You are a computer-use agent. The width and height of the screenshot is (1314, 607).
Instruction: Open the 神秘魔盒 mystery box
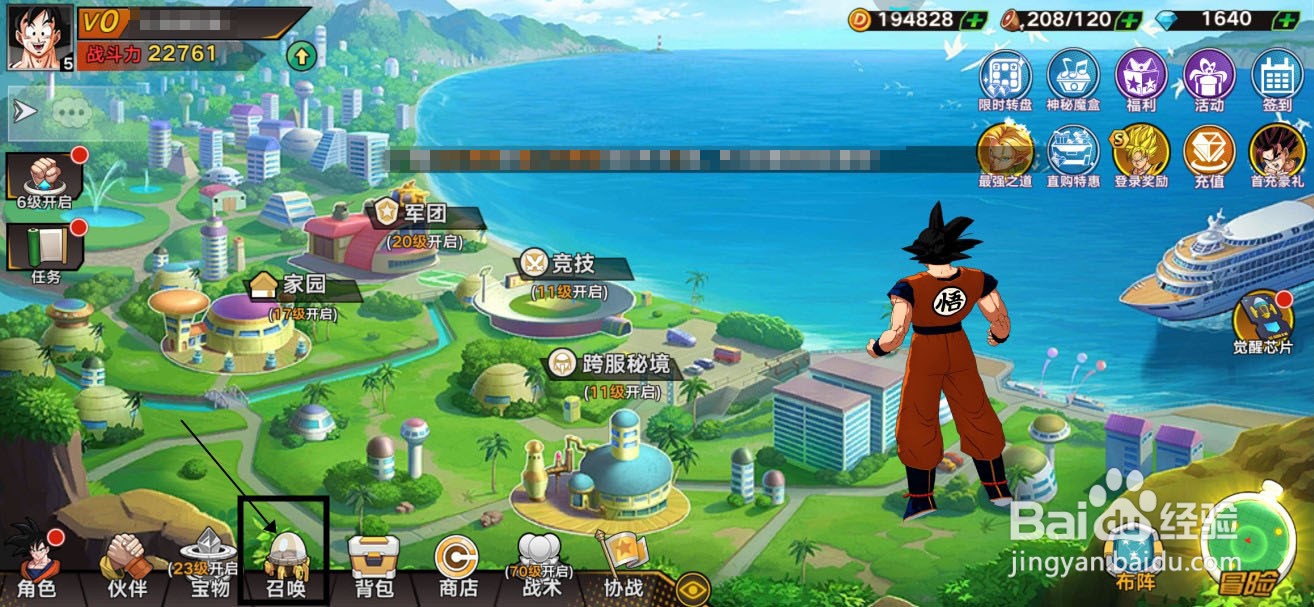1073,82
